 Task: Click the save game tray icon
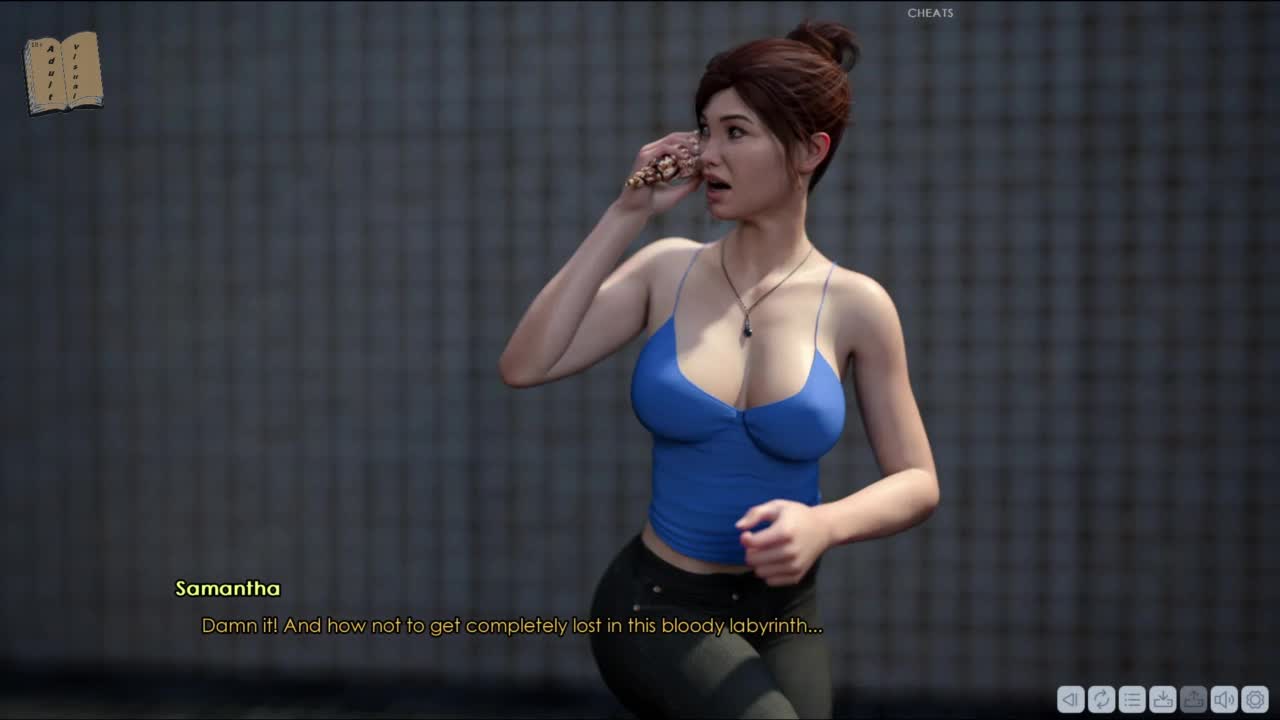pos(1163,699)
